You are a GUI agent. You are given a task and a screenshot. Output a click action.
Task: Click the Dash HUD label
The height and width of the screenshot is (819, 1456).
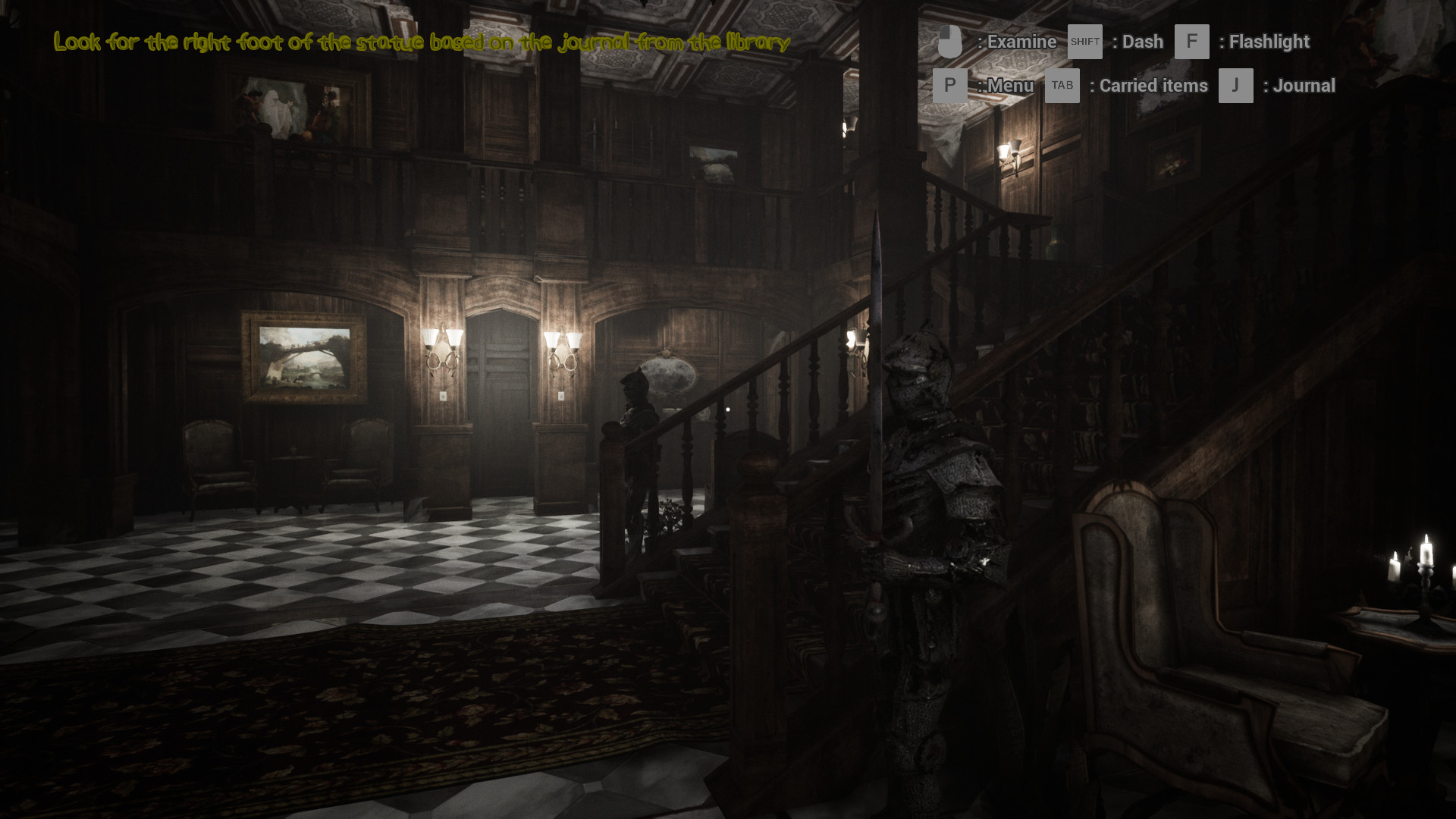[x=1141, y=42]
